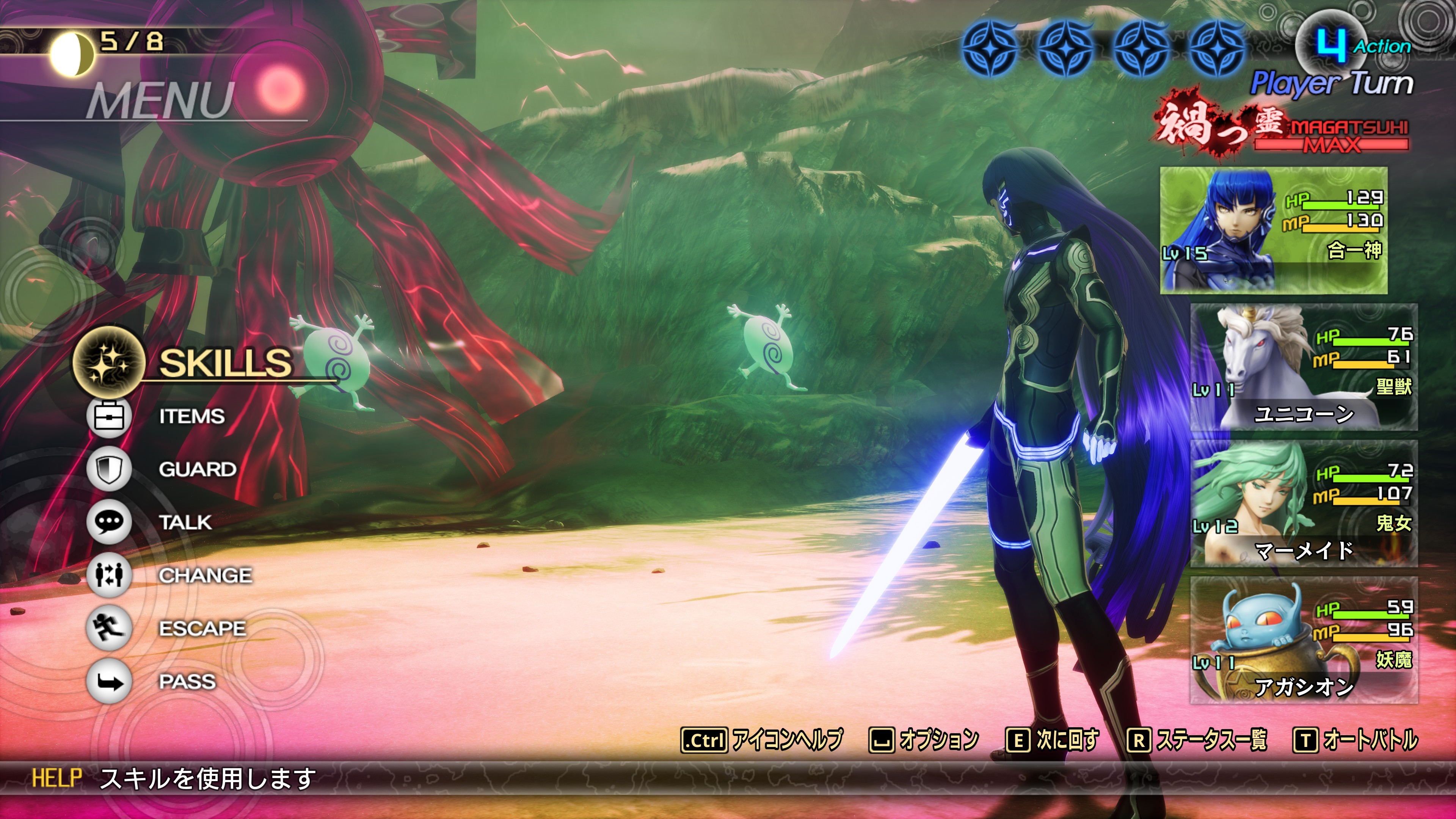Open the CHANGE party option

pyautogui.click(x=205, y=576)
